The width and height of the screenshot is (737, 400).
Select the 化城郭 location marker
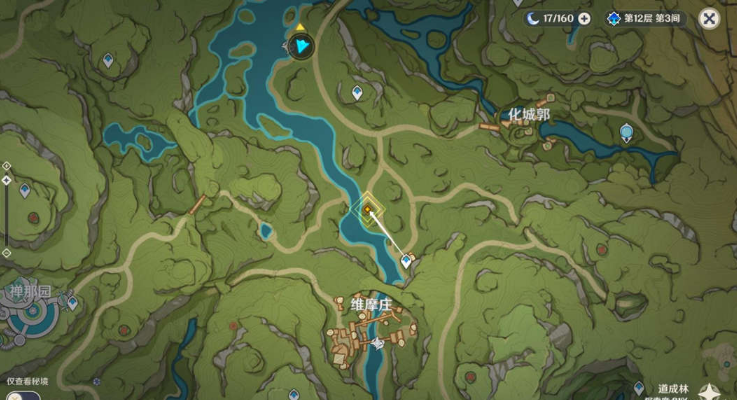(x=528, y=115)
